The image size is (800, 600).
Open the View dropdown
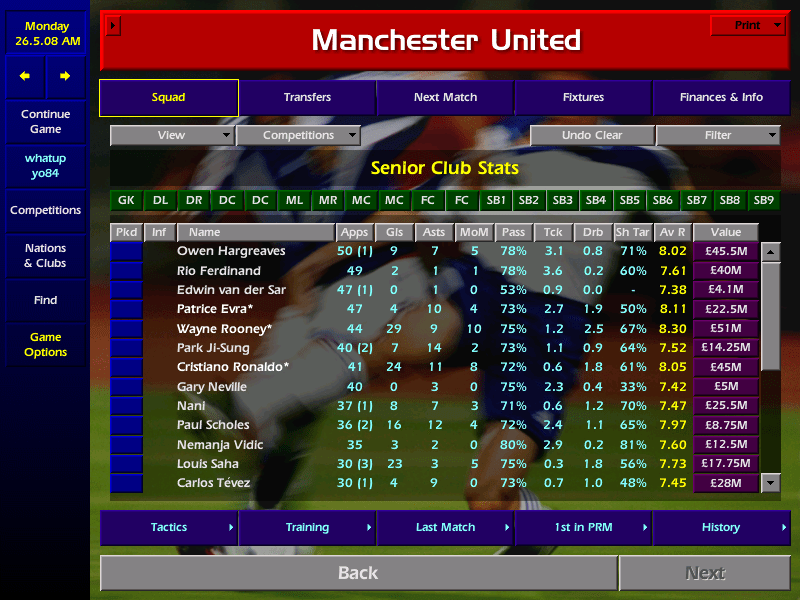tap(172, 136)
